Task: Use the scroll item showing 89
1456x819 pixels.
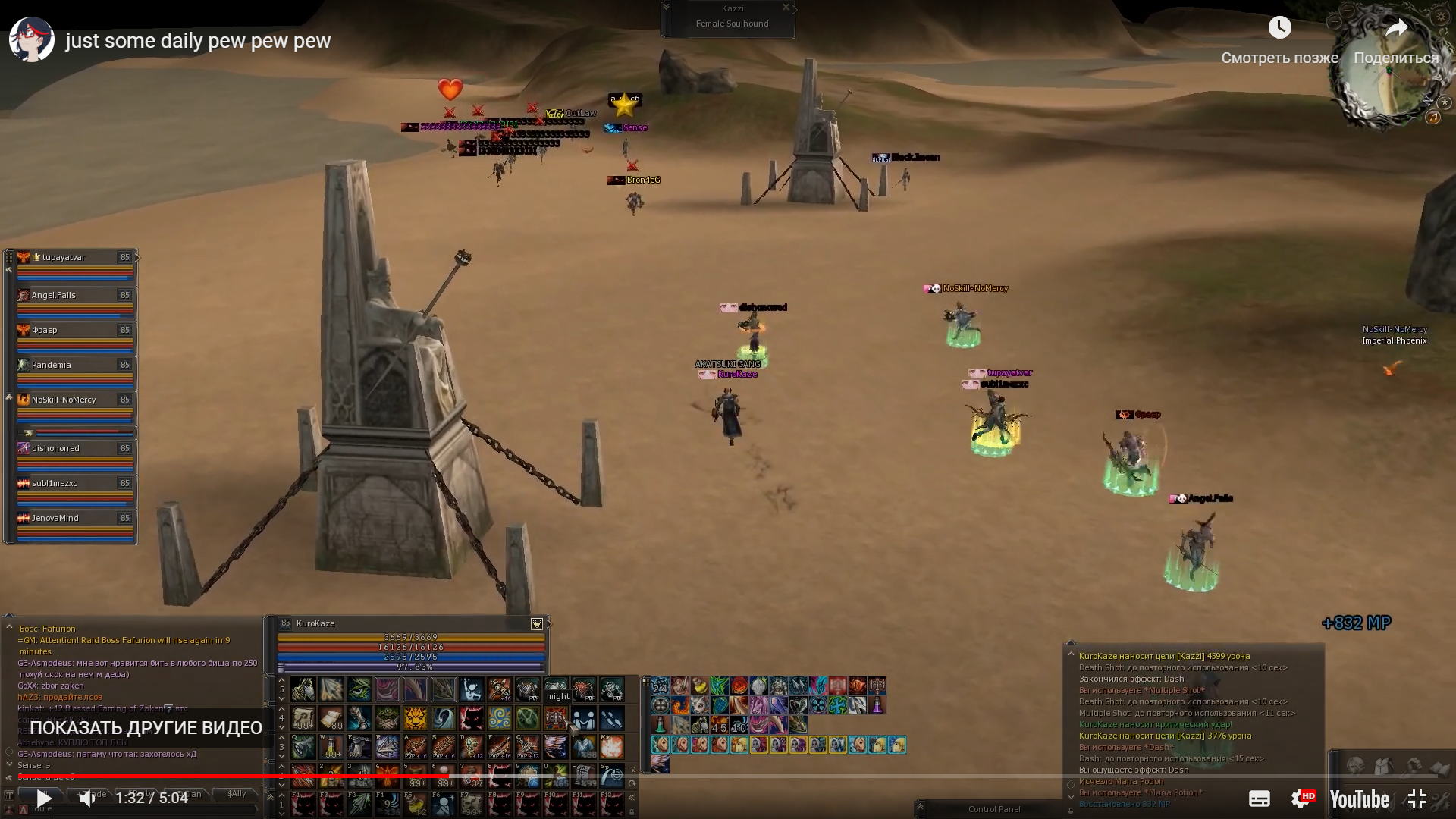Action: click(x=331, y=717)
